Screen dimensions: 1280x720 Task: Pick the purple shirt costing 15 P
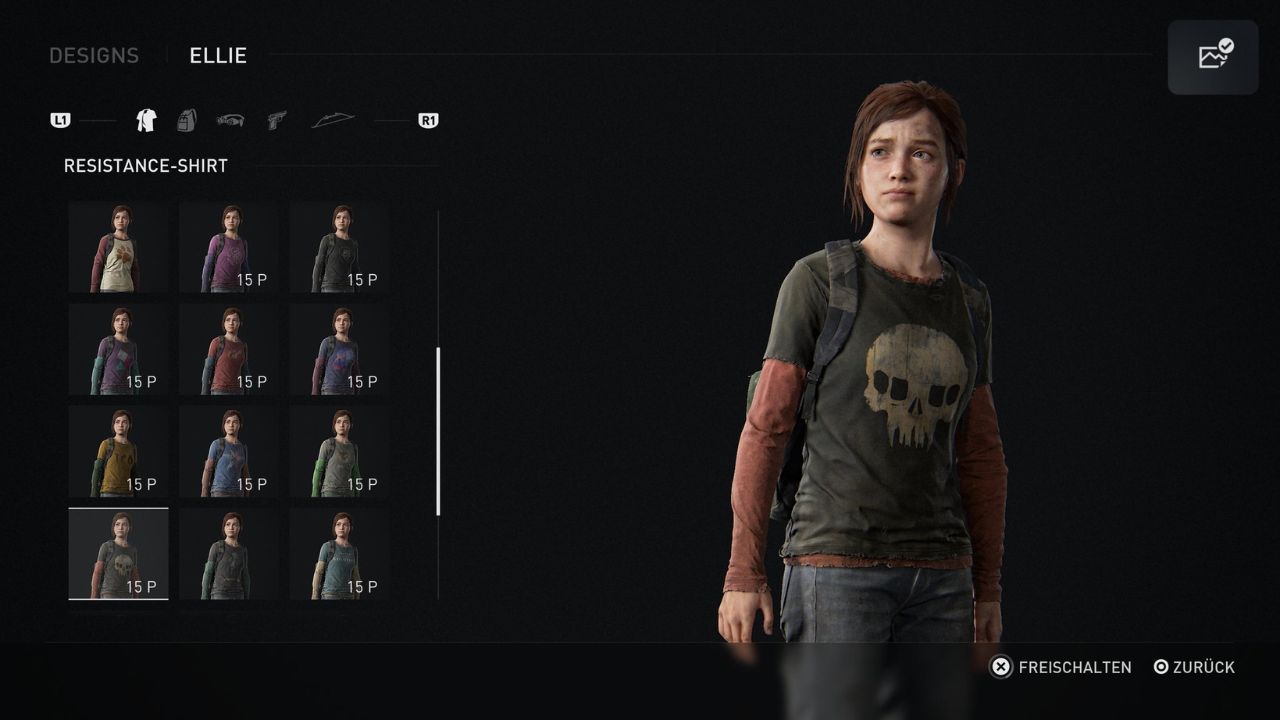pyautogui.click(x=229, y=247)
